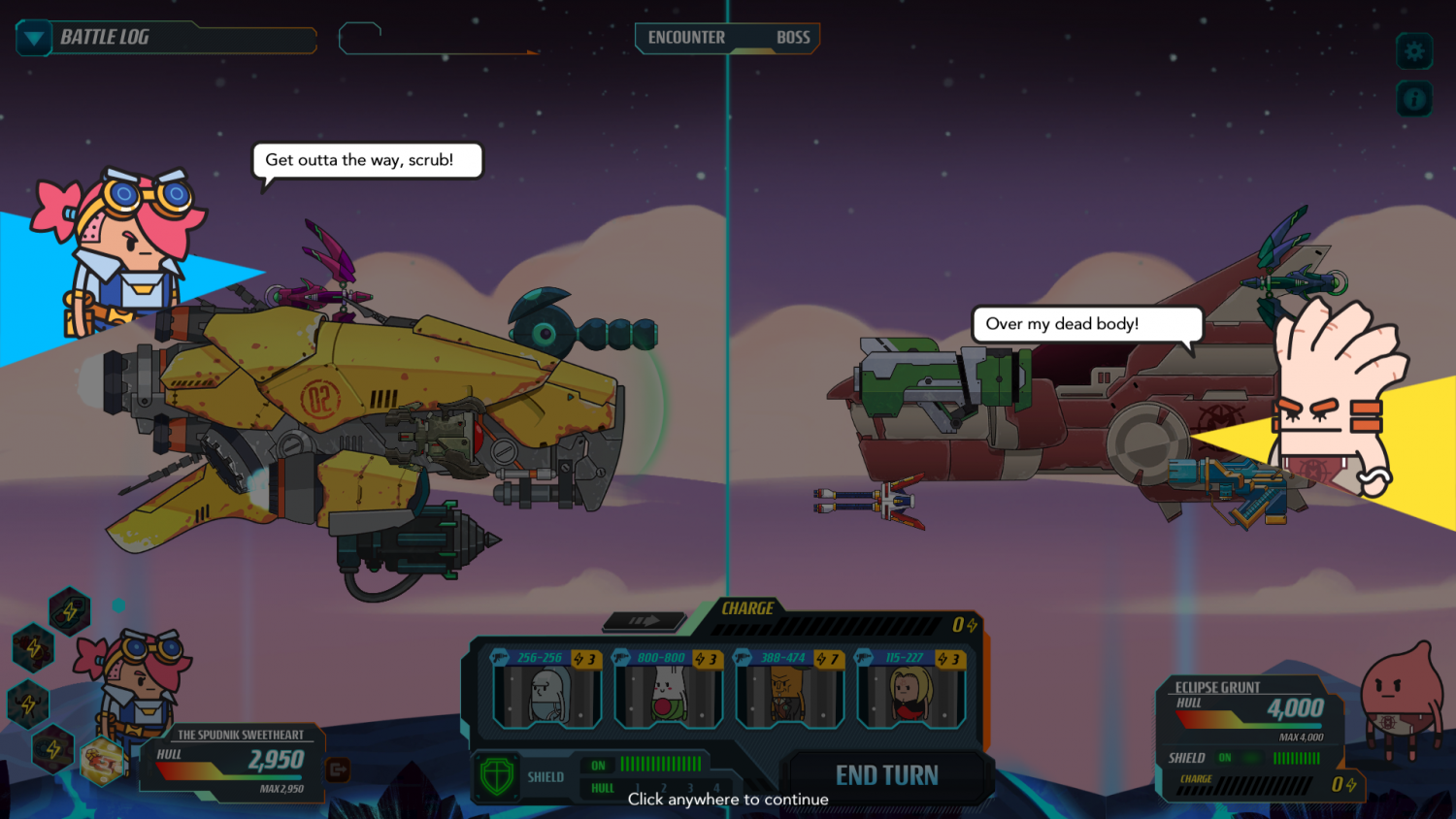
Task: Click the CHARGE meter bar
Action: pyautogui.click(x=825, y=626)
